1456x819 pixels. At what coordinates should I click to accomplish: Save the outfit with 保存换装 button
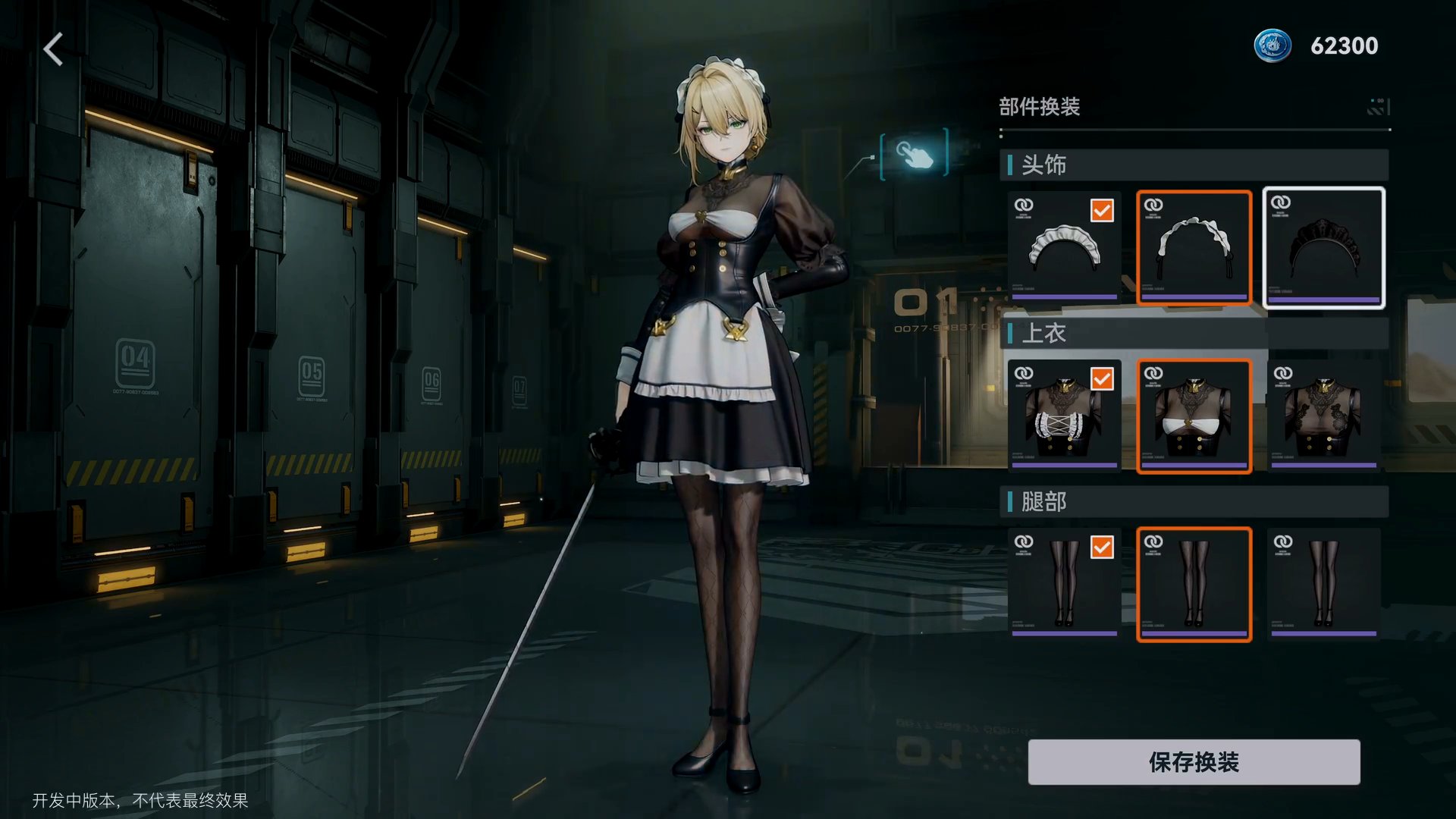[x=1194, y=762]
